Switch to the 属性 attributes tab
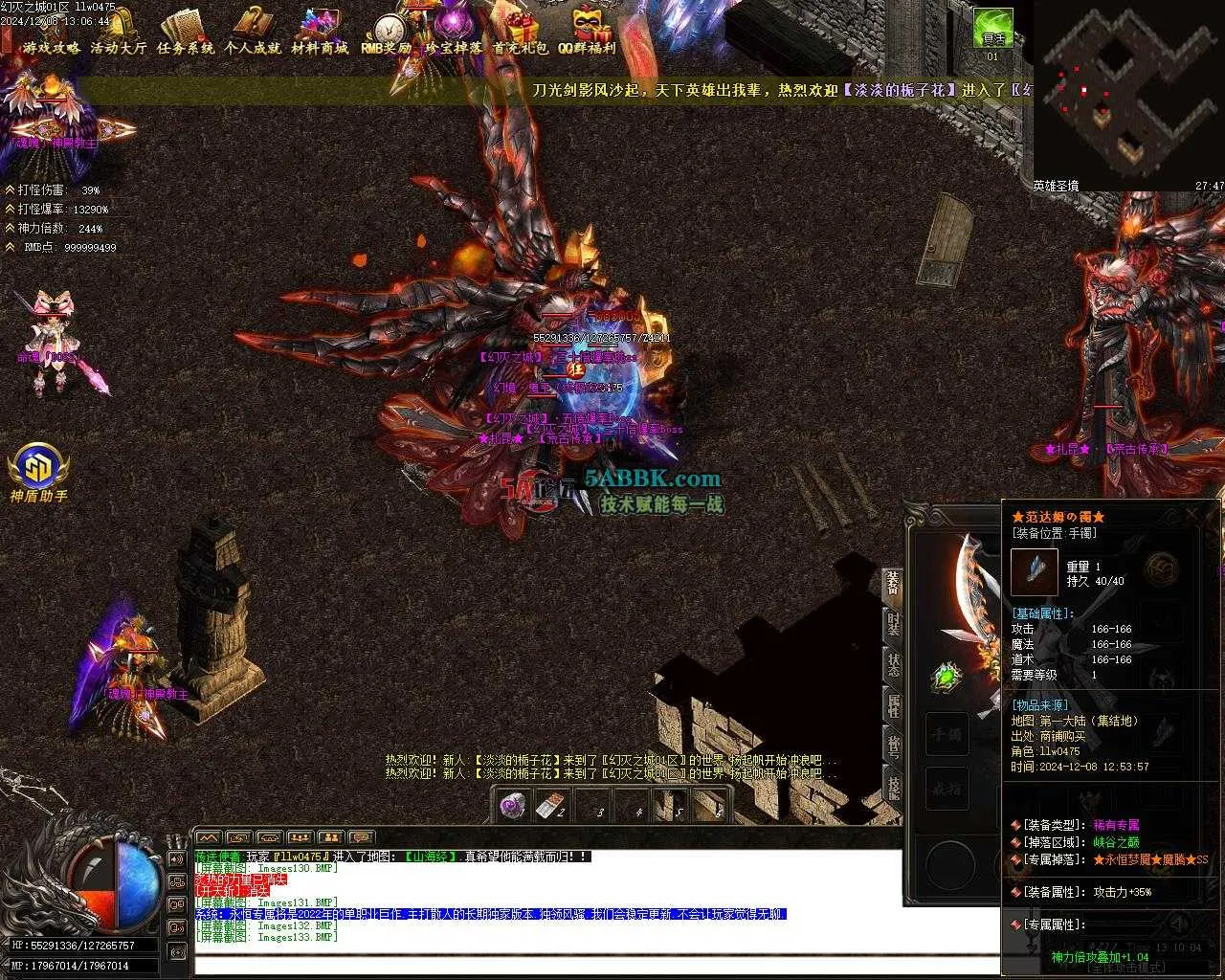 point(893,705)
